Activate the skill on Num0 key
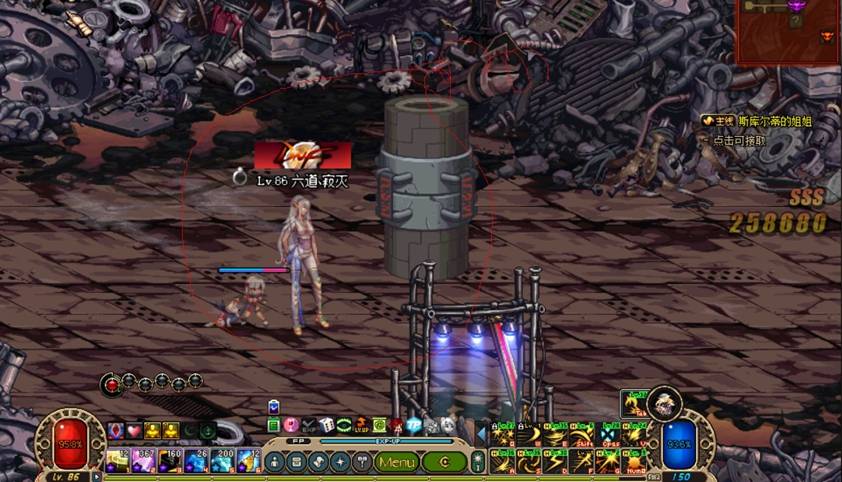842x482 pixels. 635,461
